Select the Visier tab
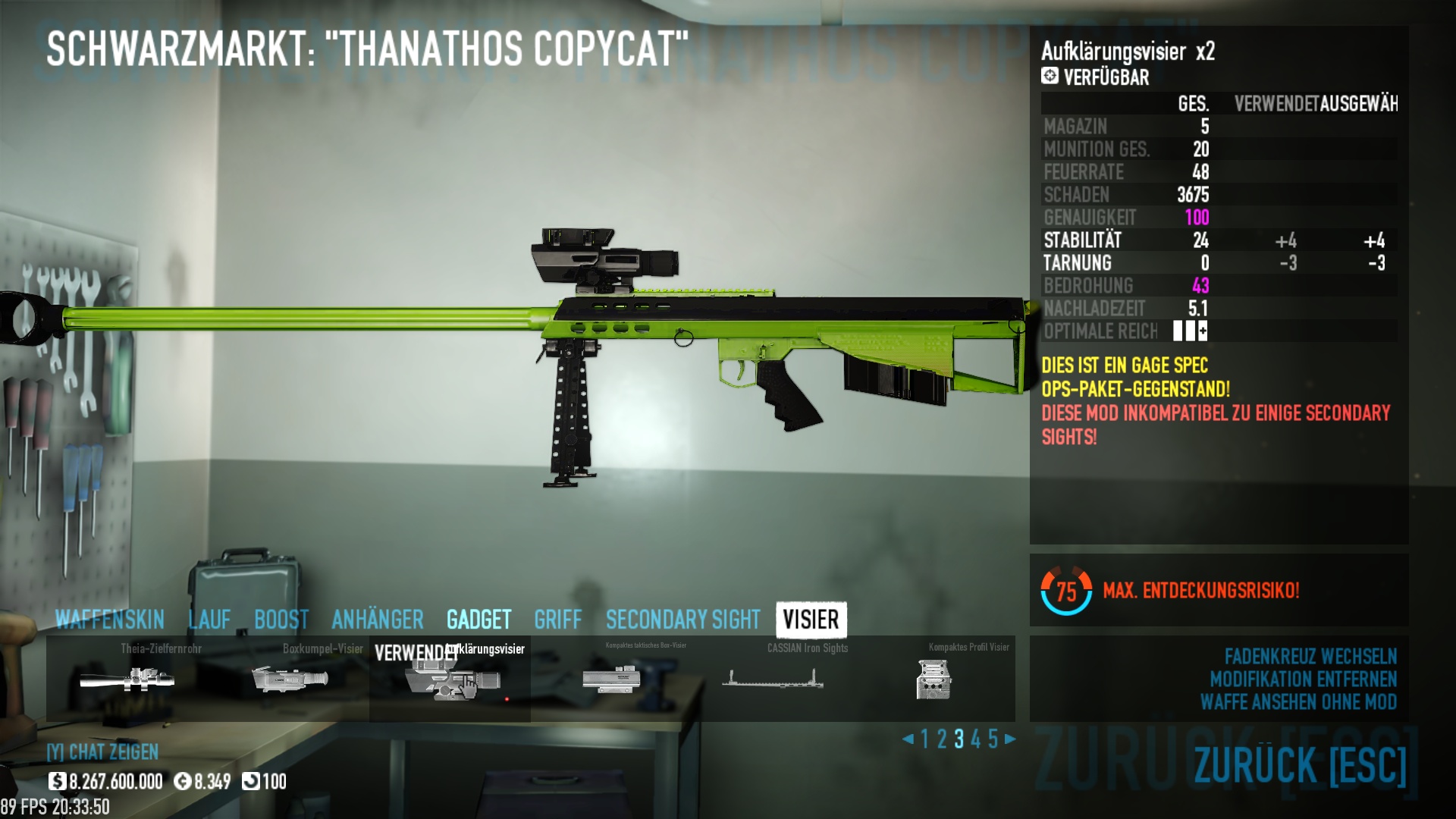The image size is (1456, 819). tap(811, 620)
